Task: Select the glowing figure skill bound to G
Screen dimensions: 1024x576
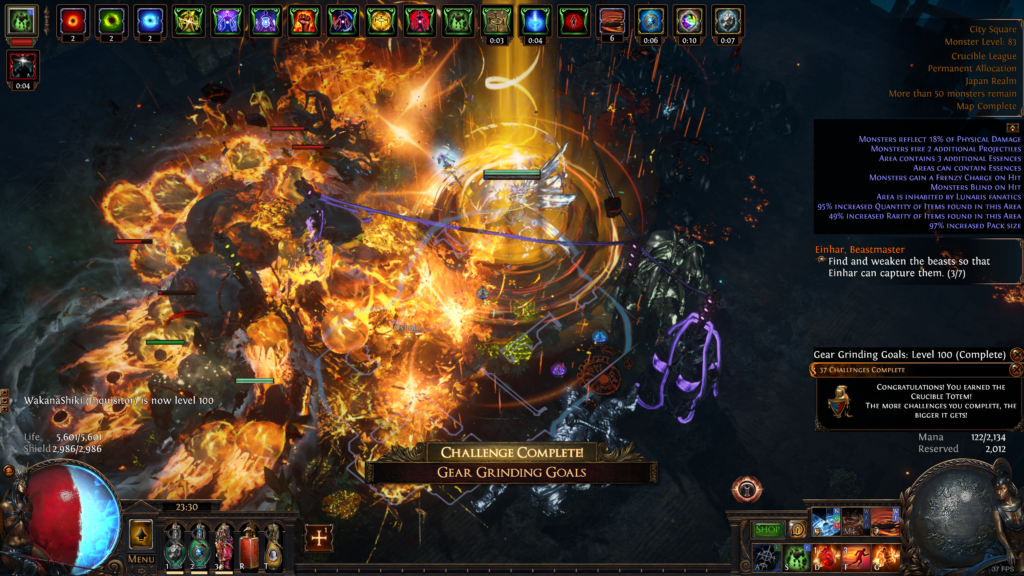Action: point(885,555)
